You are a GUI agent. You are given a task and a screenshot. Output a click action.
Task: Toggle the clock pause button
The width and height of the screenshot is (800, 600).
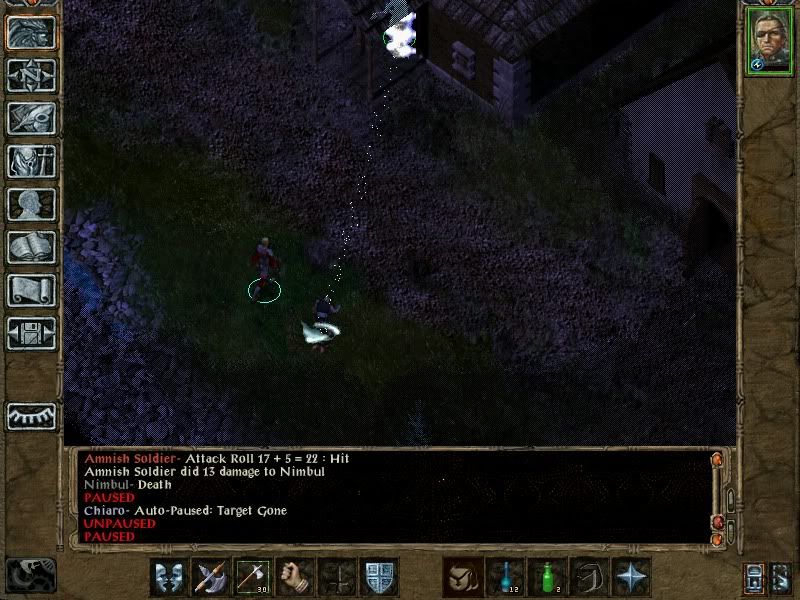30,574
